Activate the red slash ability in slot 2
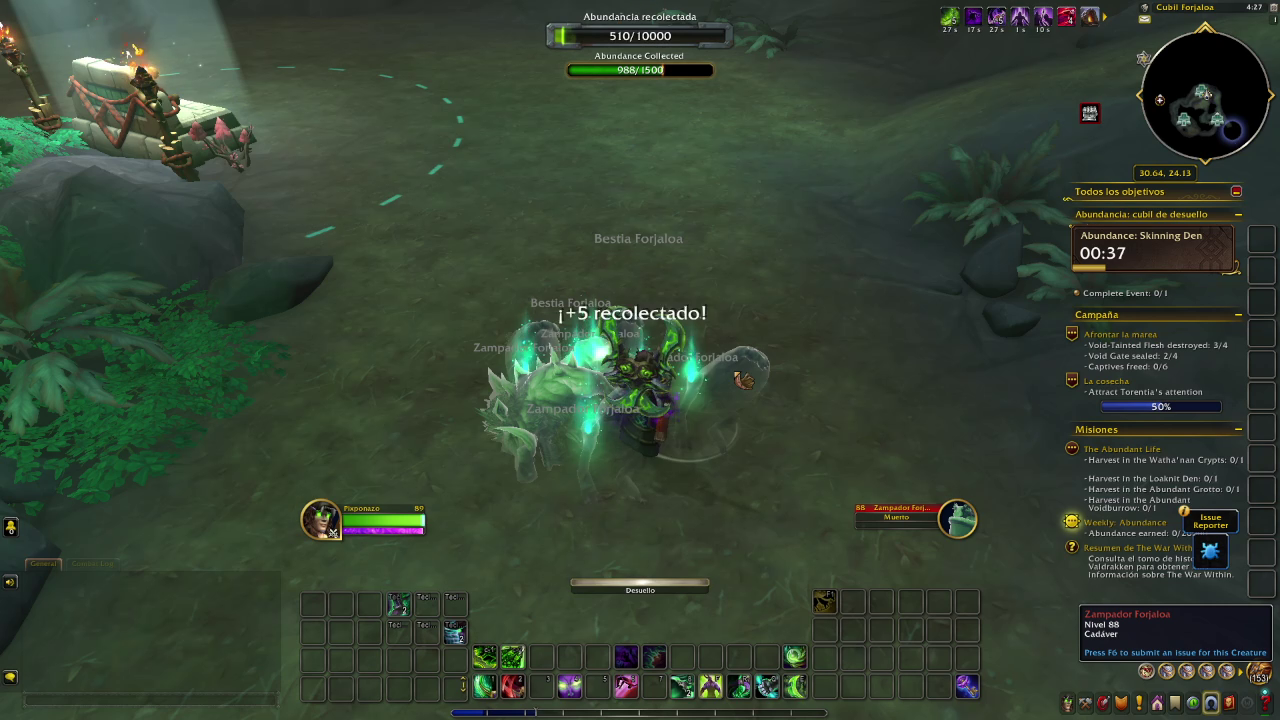Image resolution: width=1280 pixels, height=720 pixels. pos(513,686)
